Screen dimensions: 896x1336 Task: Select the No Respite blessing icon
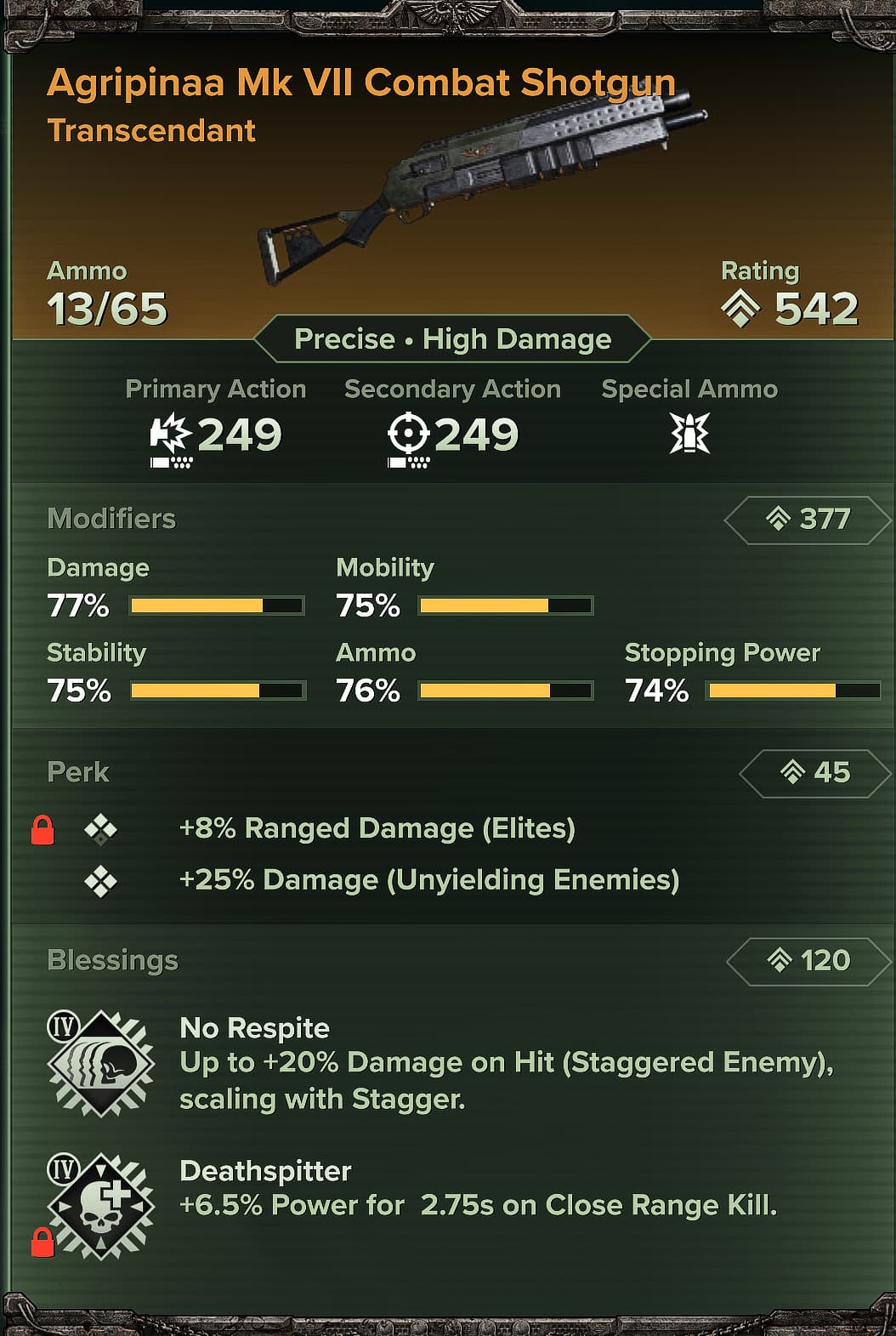pyautogui.click(x=101, y=1063)
